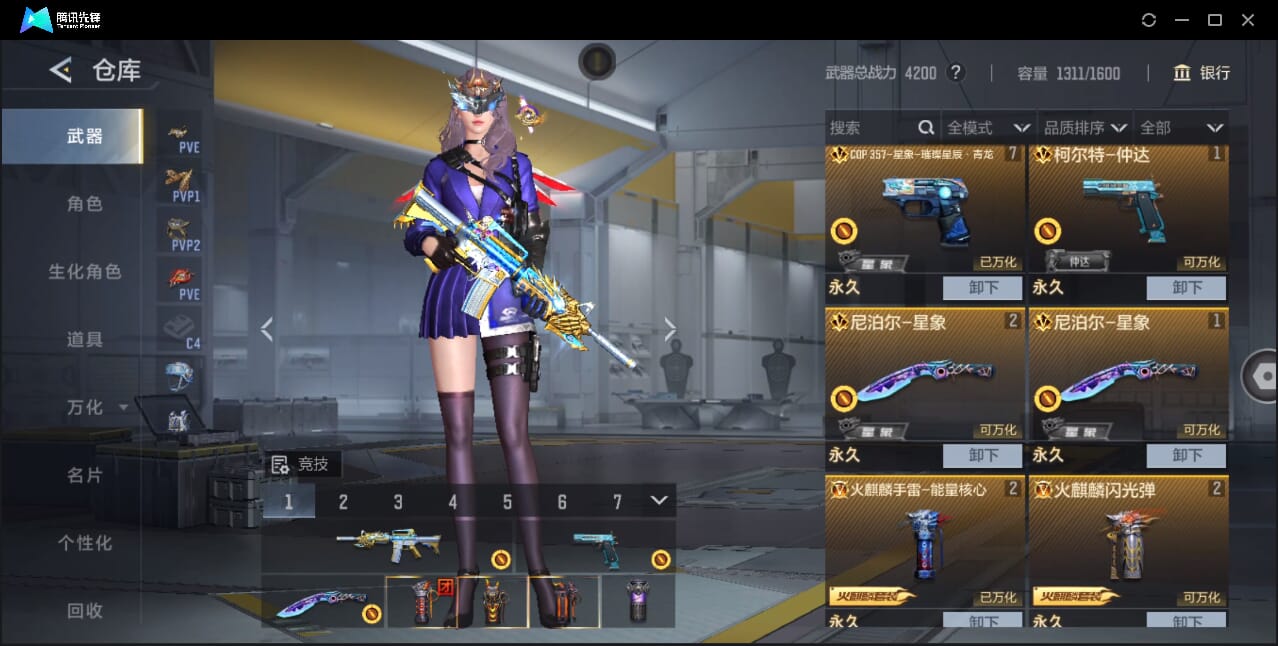Open the 个性化 customization tab

(x=85, y=543)
